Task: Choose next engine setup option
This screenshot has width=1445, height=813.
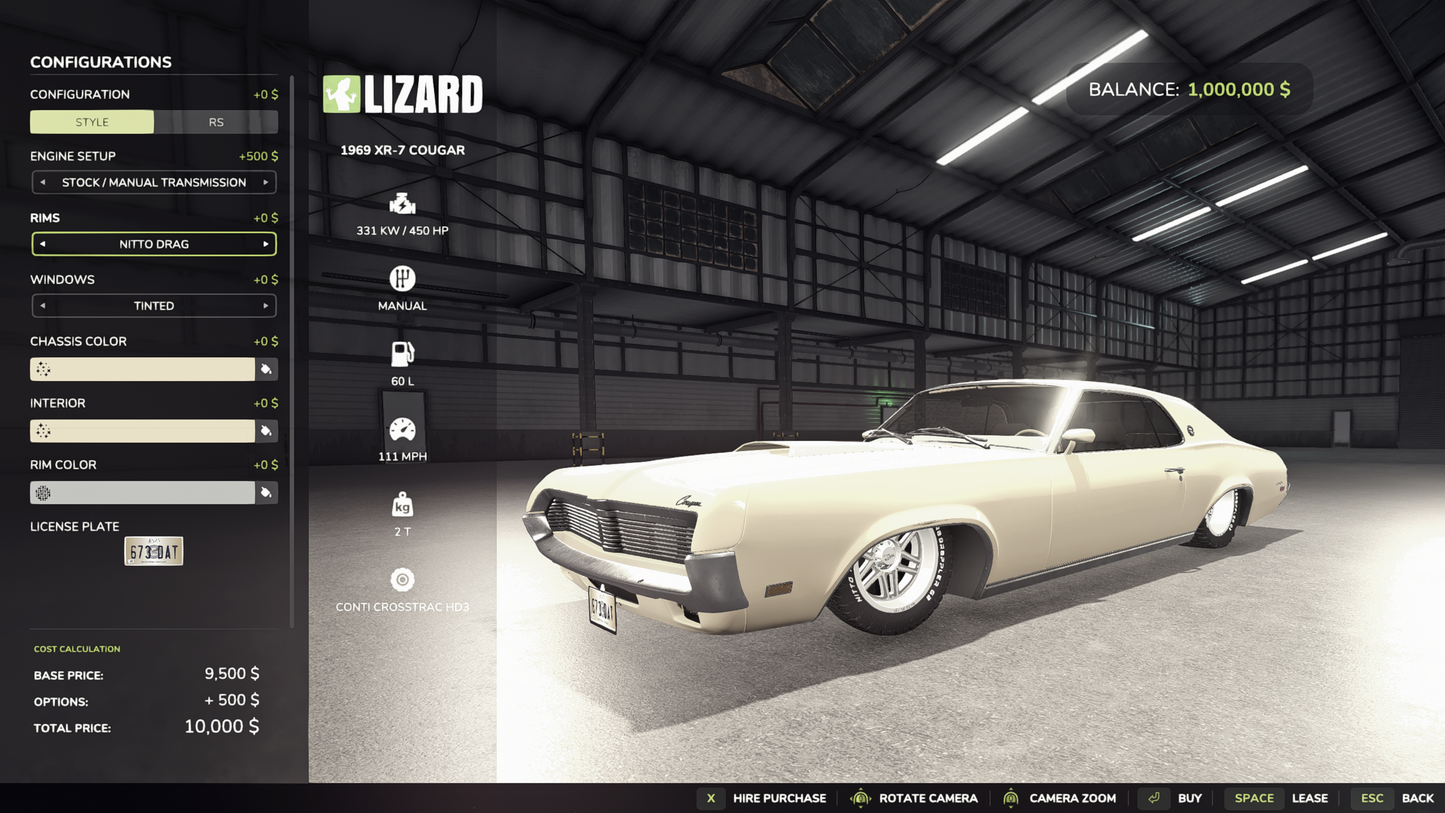Action: click(266, 183)
